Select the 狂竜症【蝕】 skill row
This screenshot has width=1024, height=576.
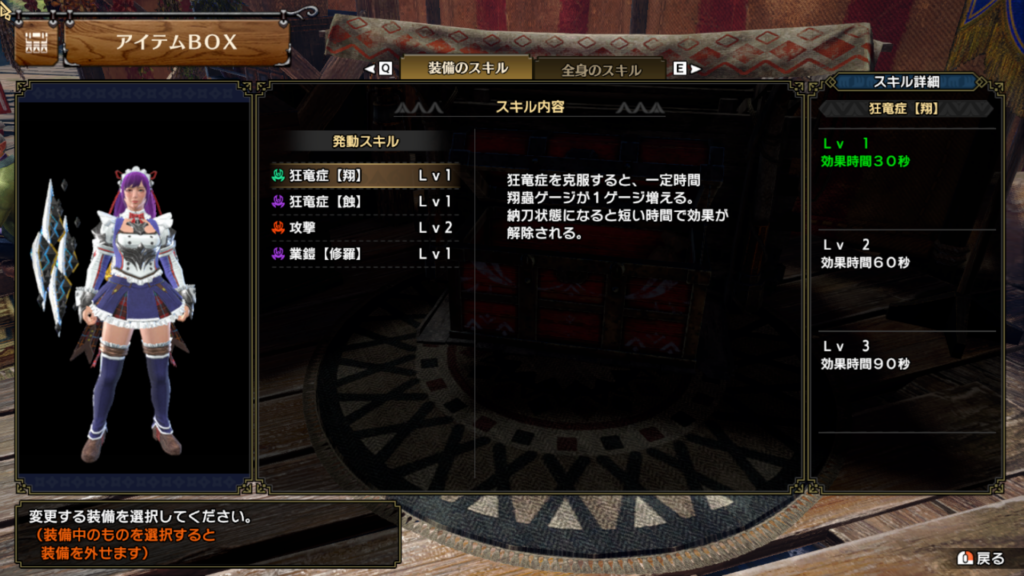(365, 201)
